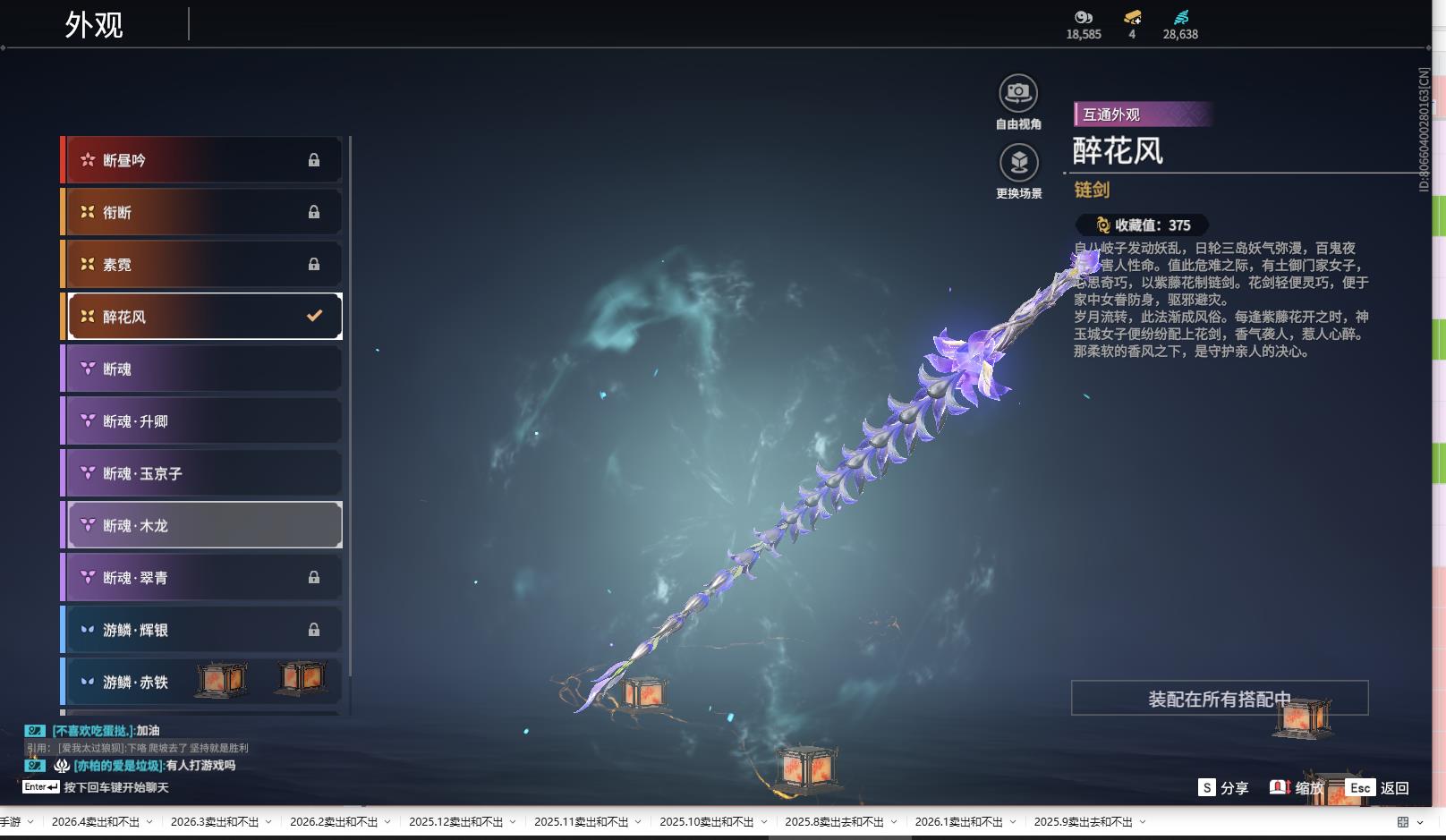The height and width of the screenshot is (840, 1446).
Task: Pick the equipped 醉花风 skin
Action: coord(204,317)
